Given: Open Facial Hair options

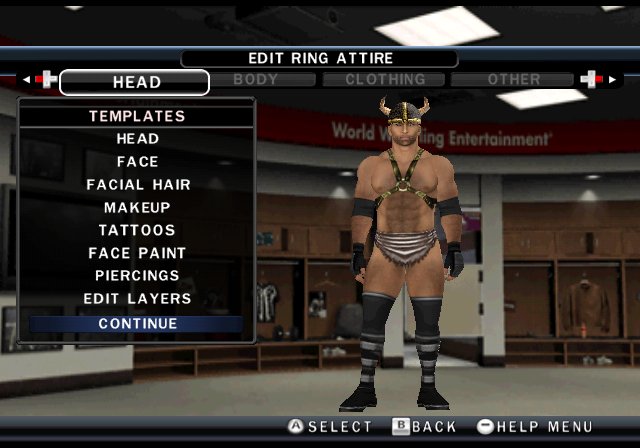Looking at the screenshot, I should tap(136, 185).
